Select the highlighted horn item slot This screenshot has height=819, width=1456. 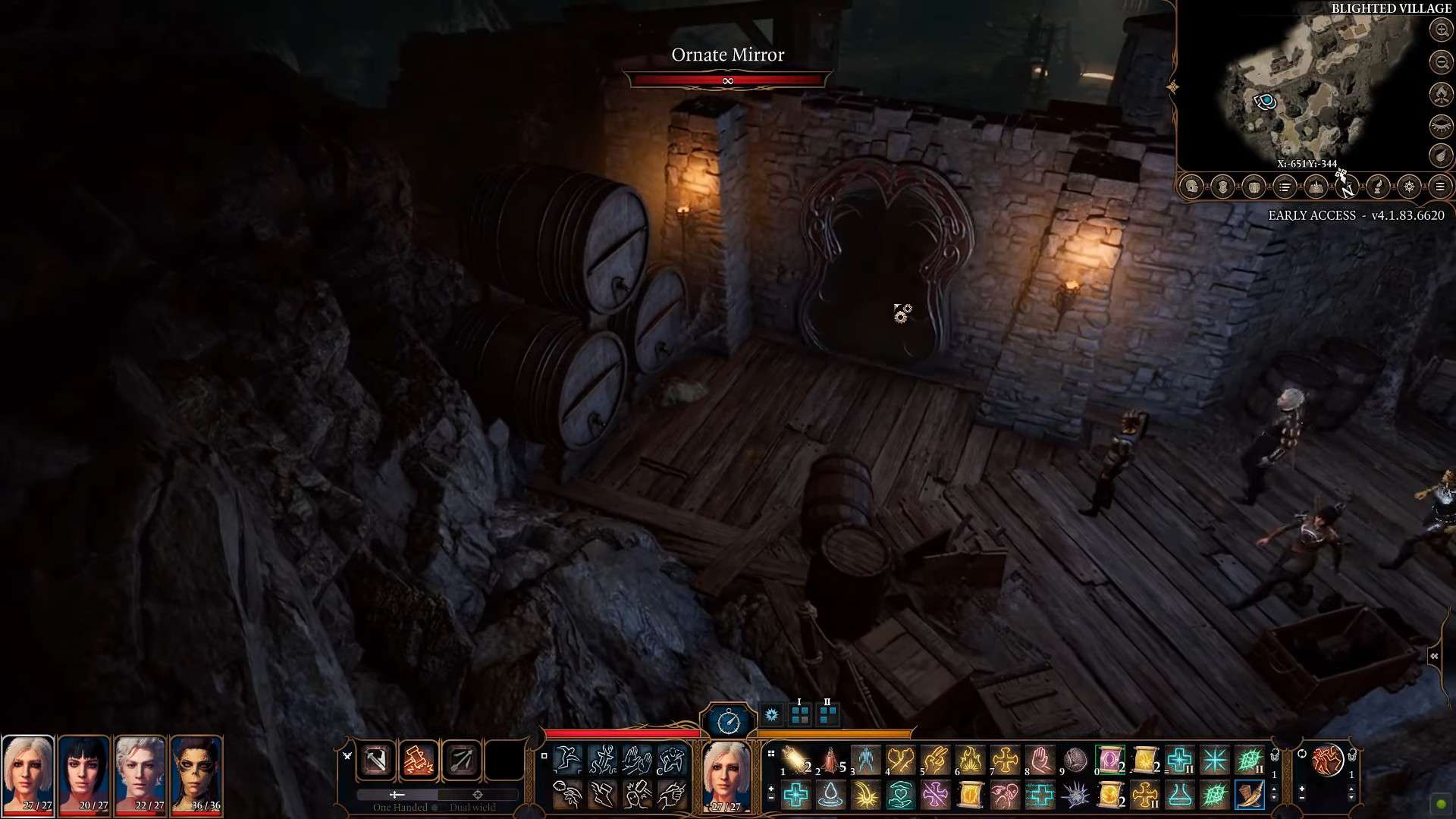1249,795
